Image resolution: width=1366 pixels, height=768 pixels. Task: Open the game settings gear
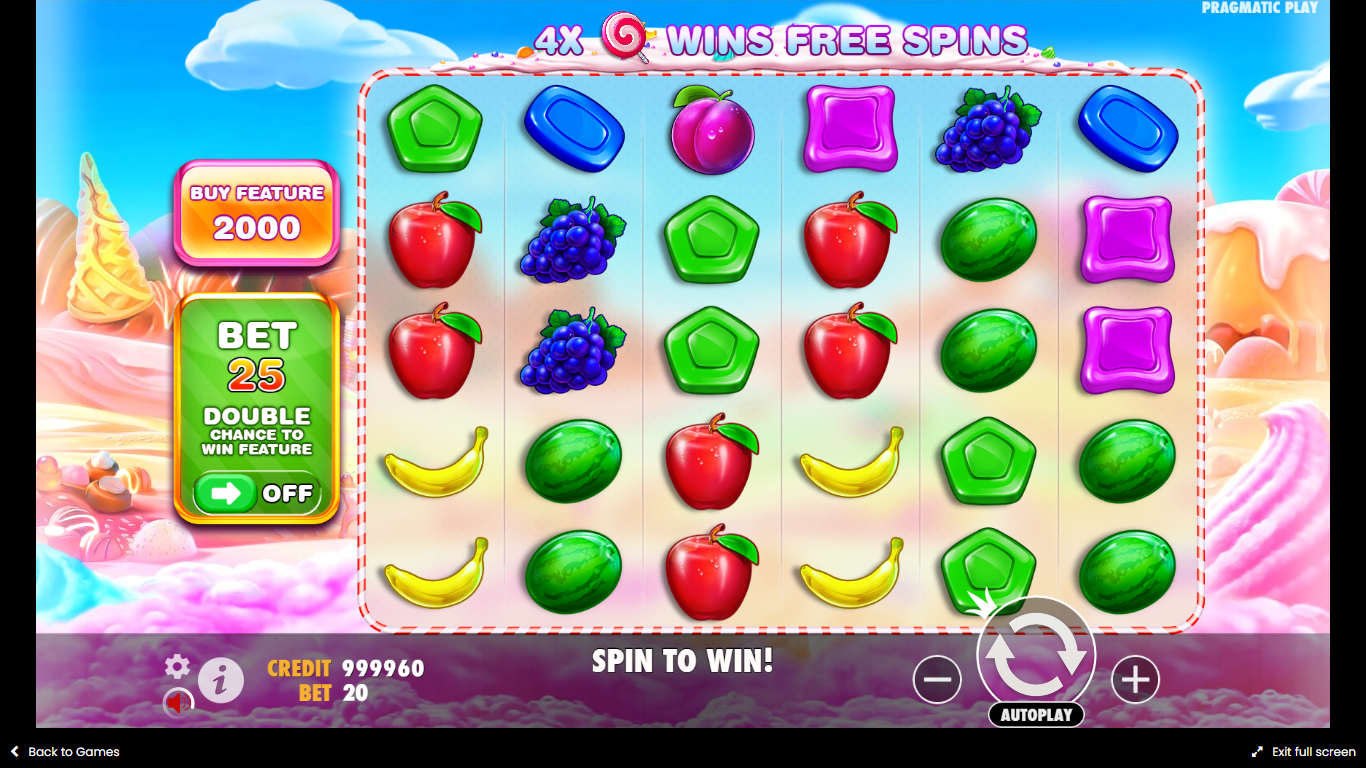click(x=177, y=667)
